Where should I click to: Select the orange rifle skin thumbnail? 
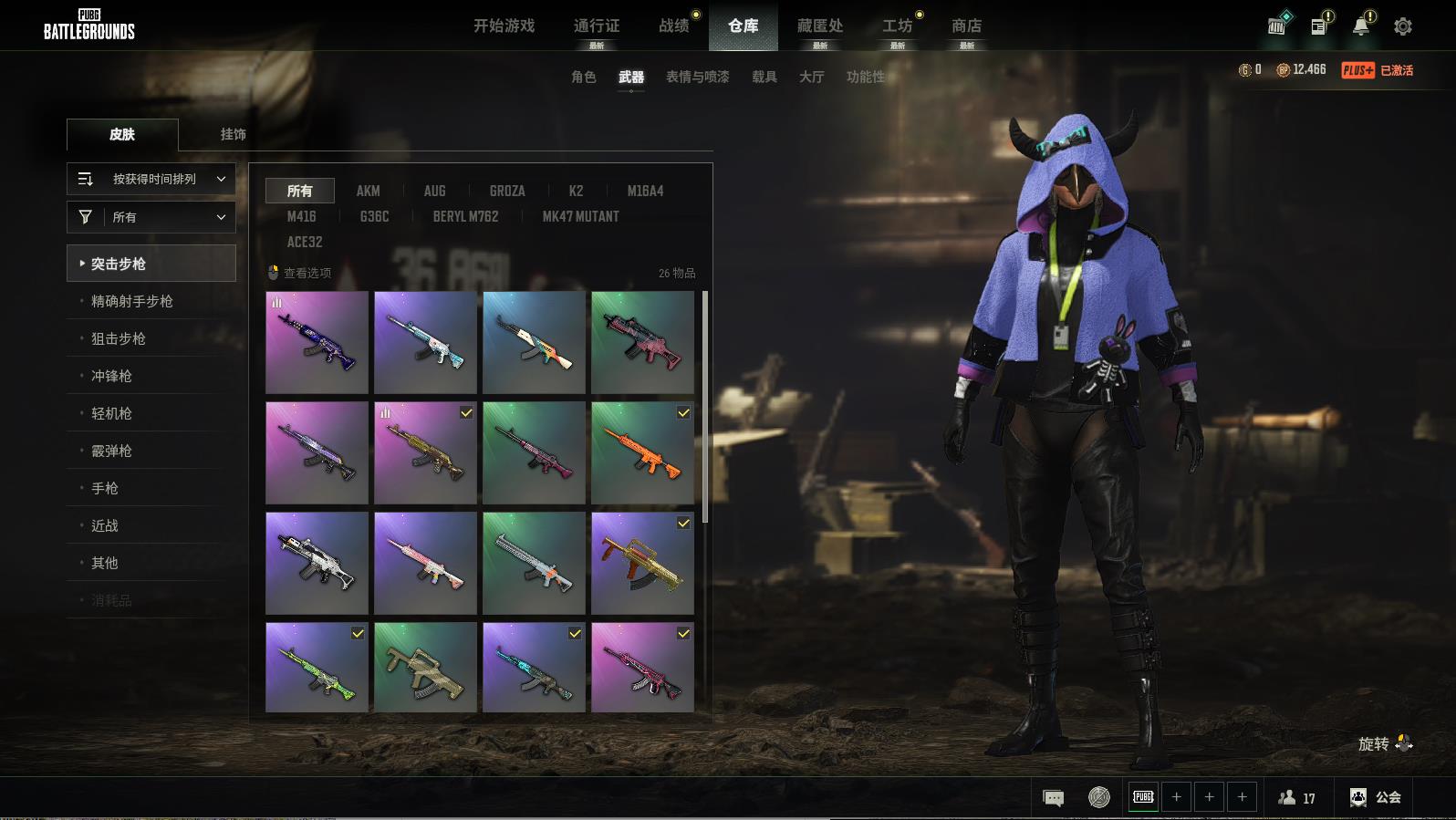point(642,453)
